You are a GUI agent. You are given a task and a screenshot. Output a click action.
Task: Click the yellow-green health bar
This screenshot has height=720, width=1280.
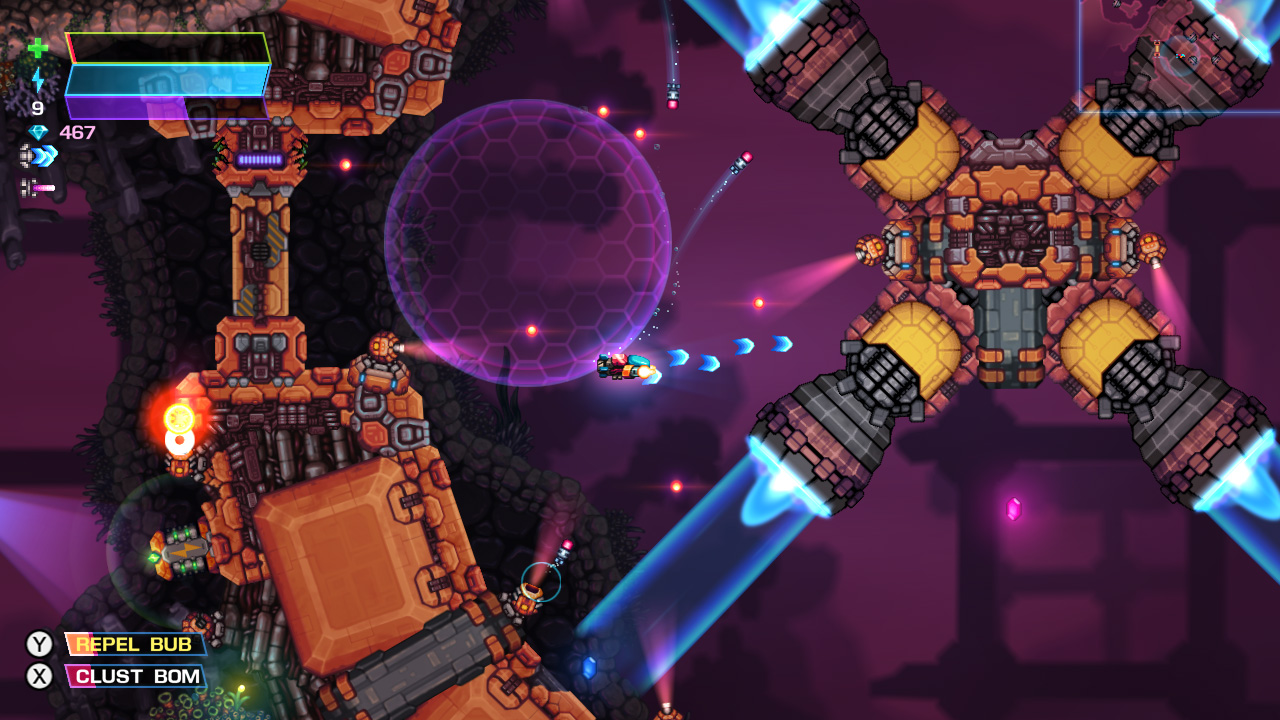(165, 48)
